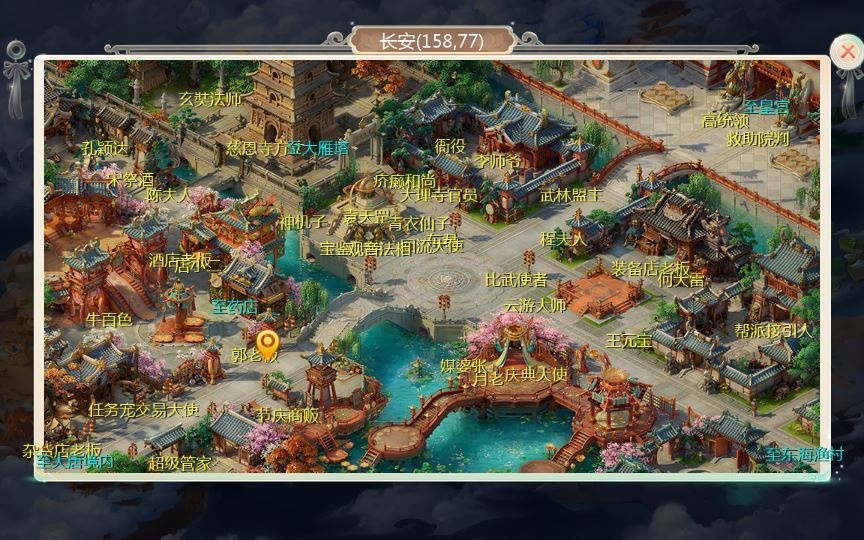Click the 至大雁塔 teleport label
Screen dimensions: 864x540
click(x=319, y=147)
